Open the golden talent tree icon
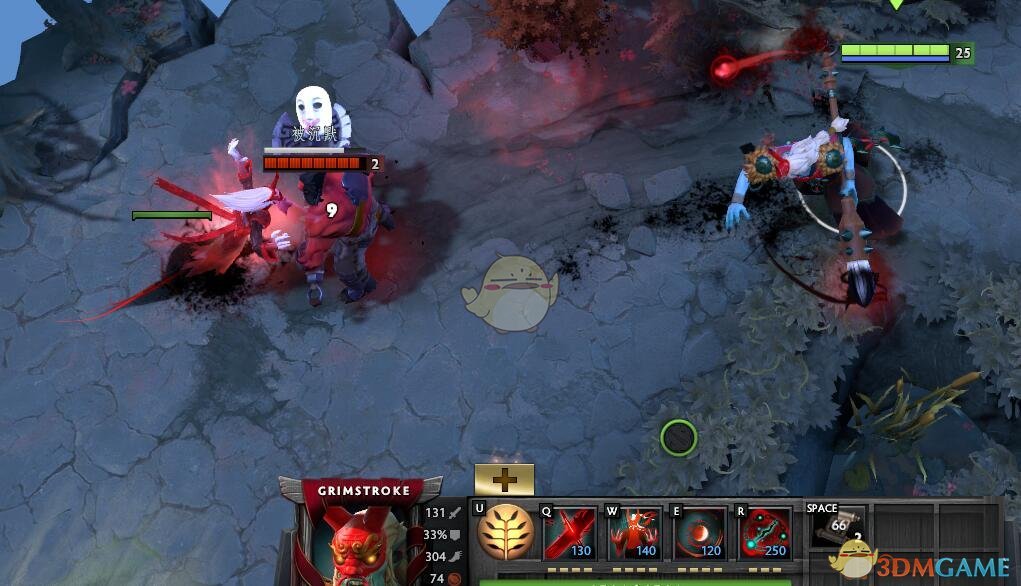The height and width of the screenshot is (586, 1021). tap(504, 532)
